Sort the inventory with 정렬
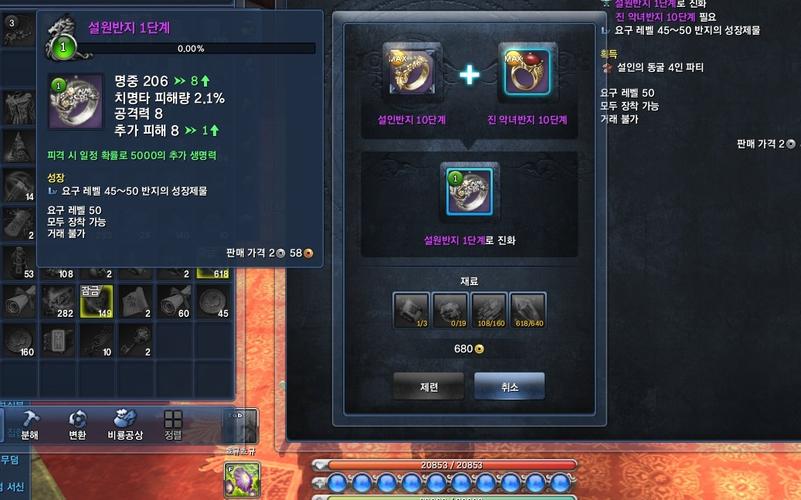 point(173,423)
